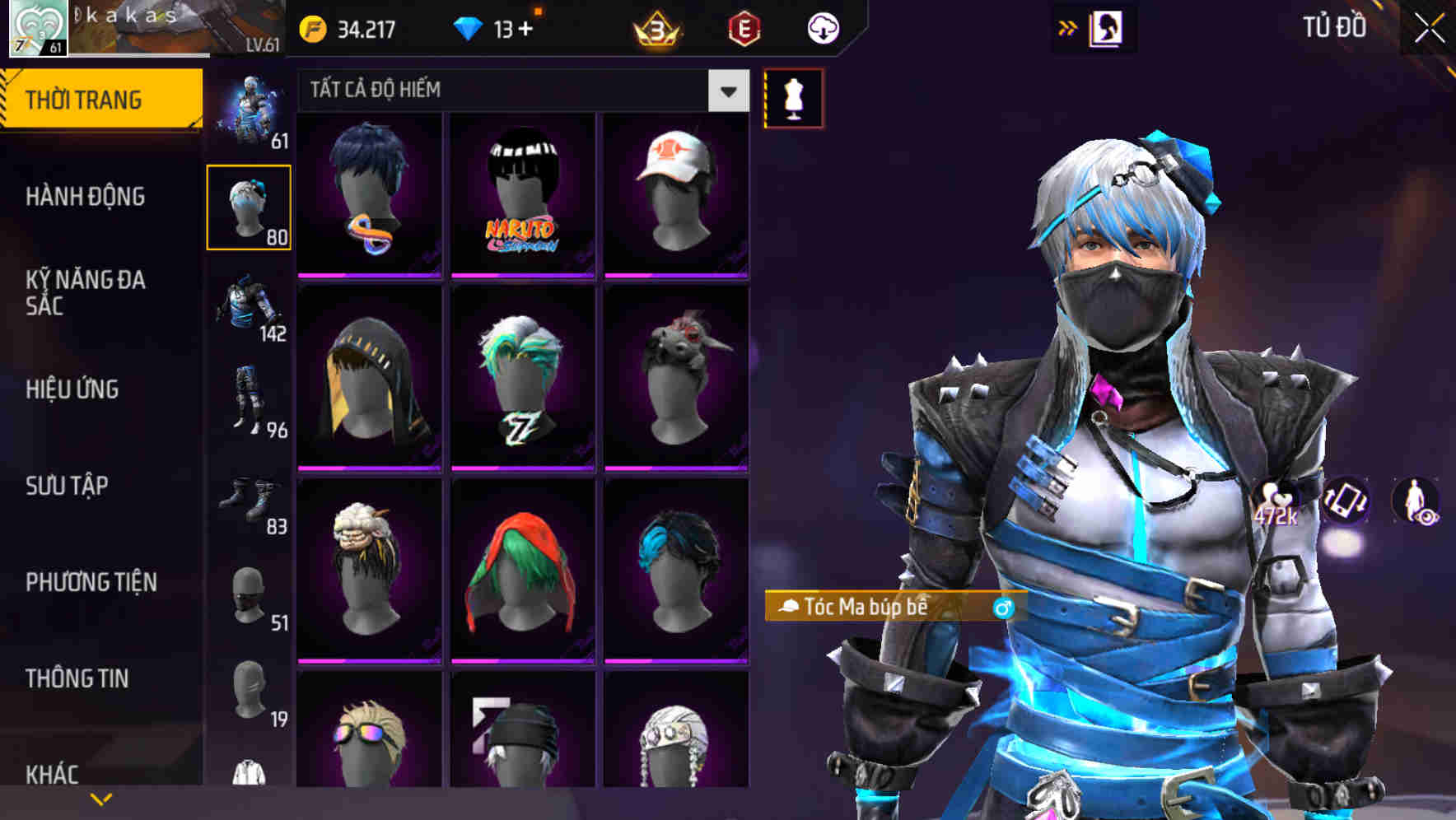
Task: Open the SƯU TẬP menu section
Action: (66, 486)
